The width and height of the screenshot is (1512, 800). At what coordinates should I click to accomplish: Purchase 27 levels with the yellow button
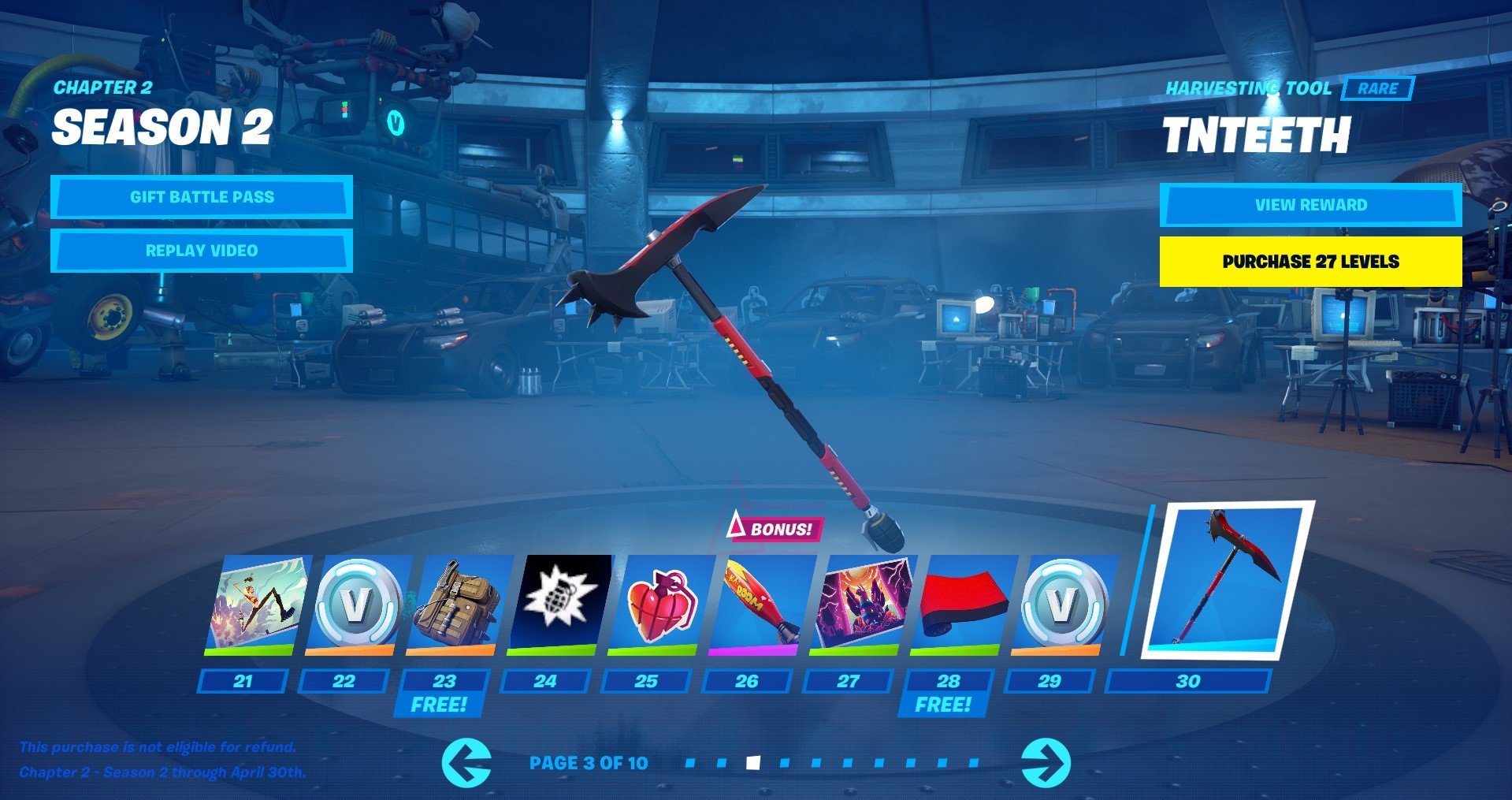pos(1310,262)
